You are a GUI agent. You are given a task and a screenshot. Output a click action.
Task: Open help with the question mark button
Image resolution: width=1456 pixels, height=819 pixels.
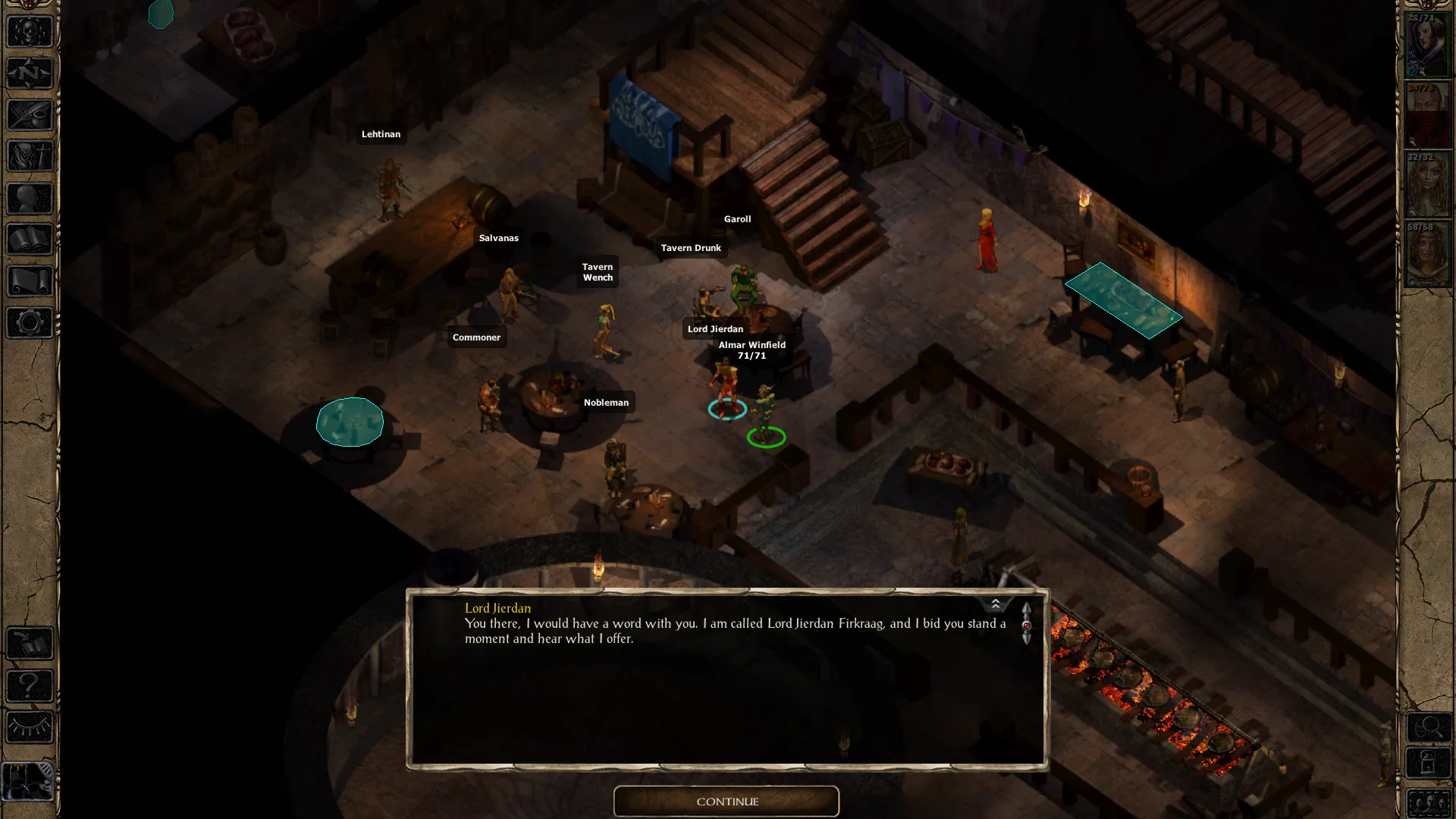click(30, 686)
